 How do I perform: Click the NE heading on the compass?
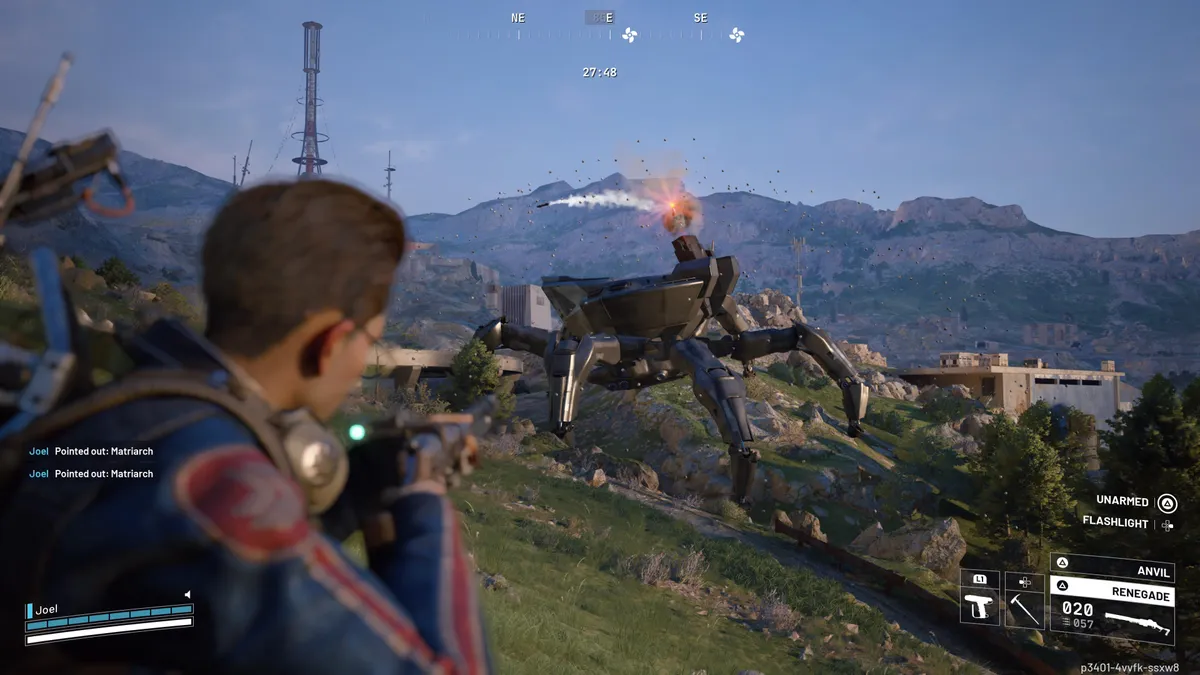(x=518, y=18)
